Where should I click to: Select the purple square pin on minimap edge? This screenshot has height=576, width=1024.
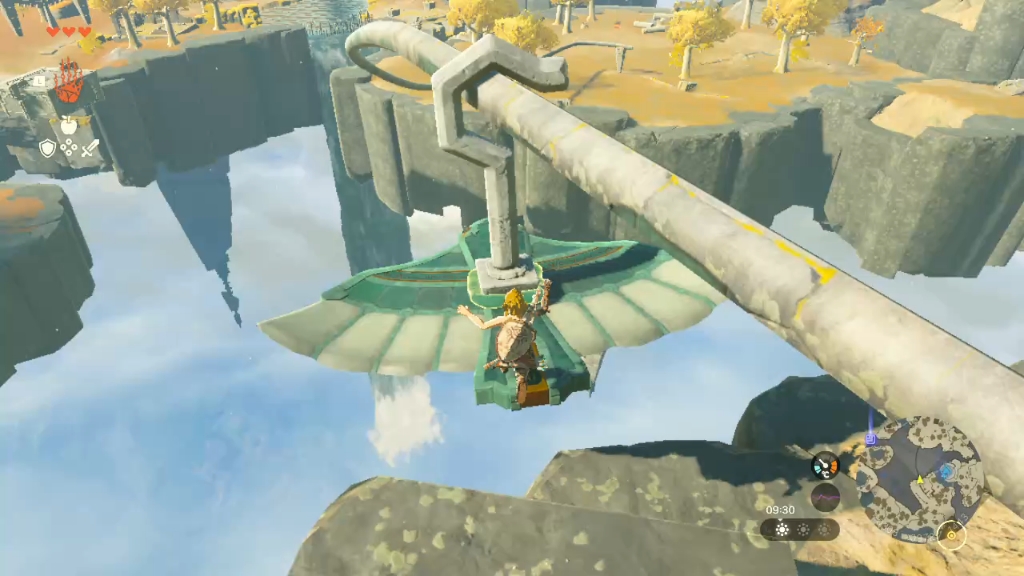[871, 438]
